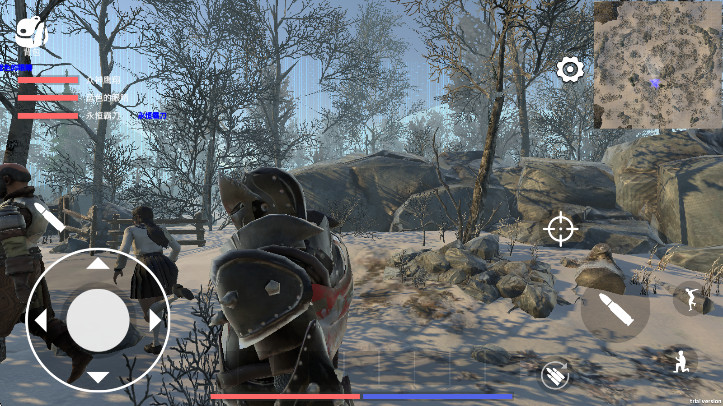
Task: Tap the crosshair aim button
Action: [561, 229]
